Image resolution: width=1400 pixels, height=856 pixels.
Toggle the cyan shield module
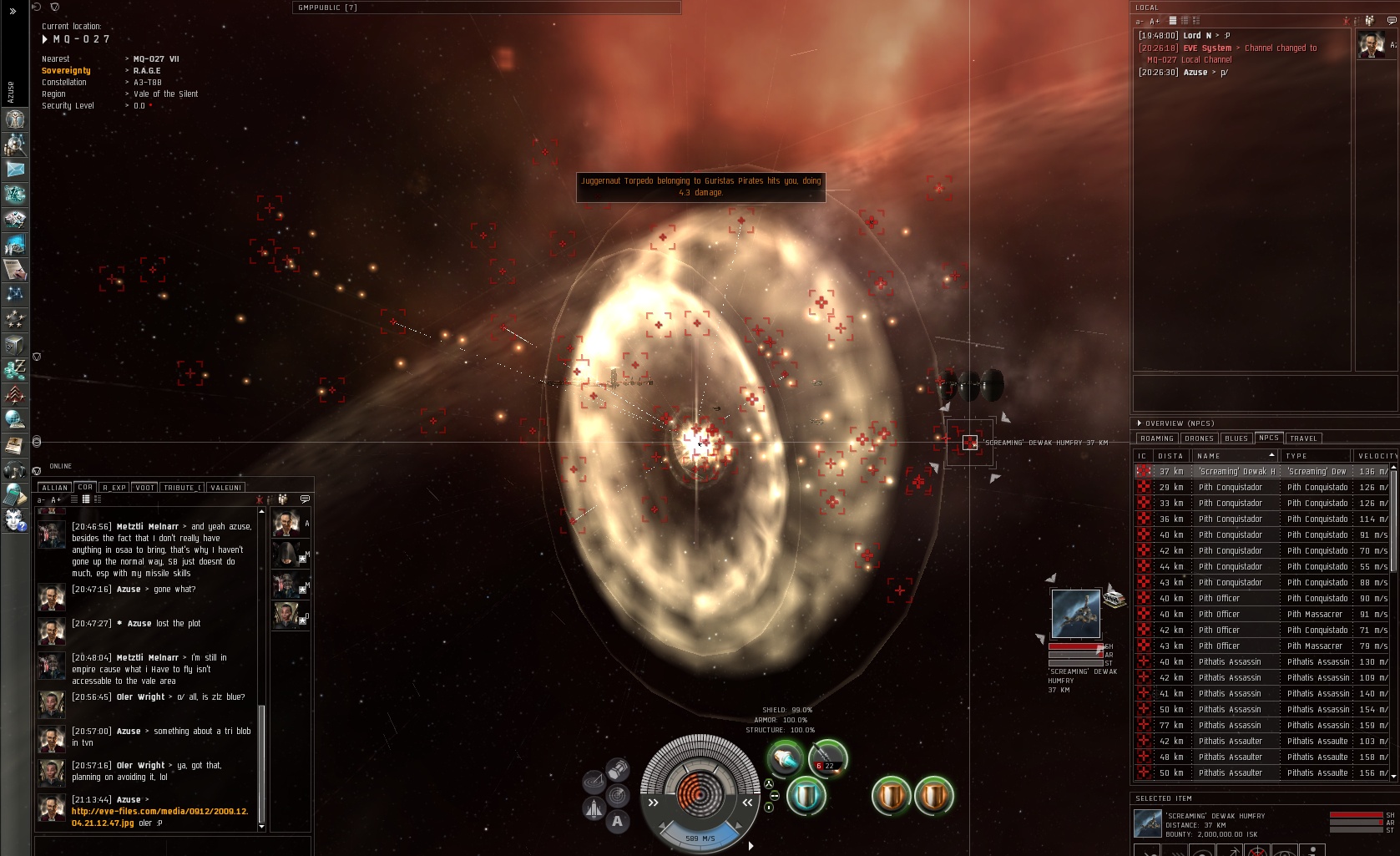click(806, 796)
